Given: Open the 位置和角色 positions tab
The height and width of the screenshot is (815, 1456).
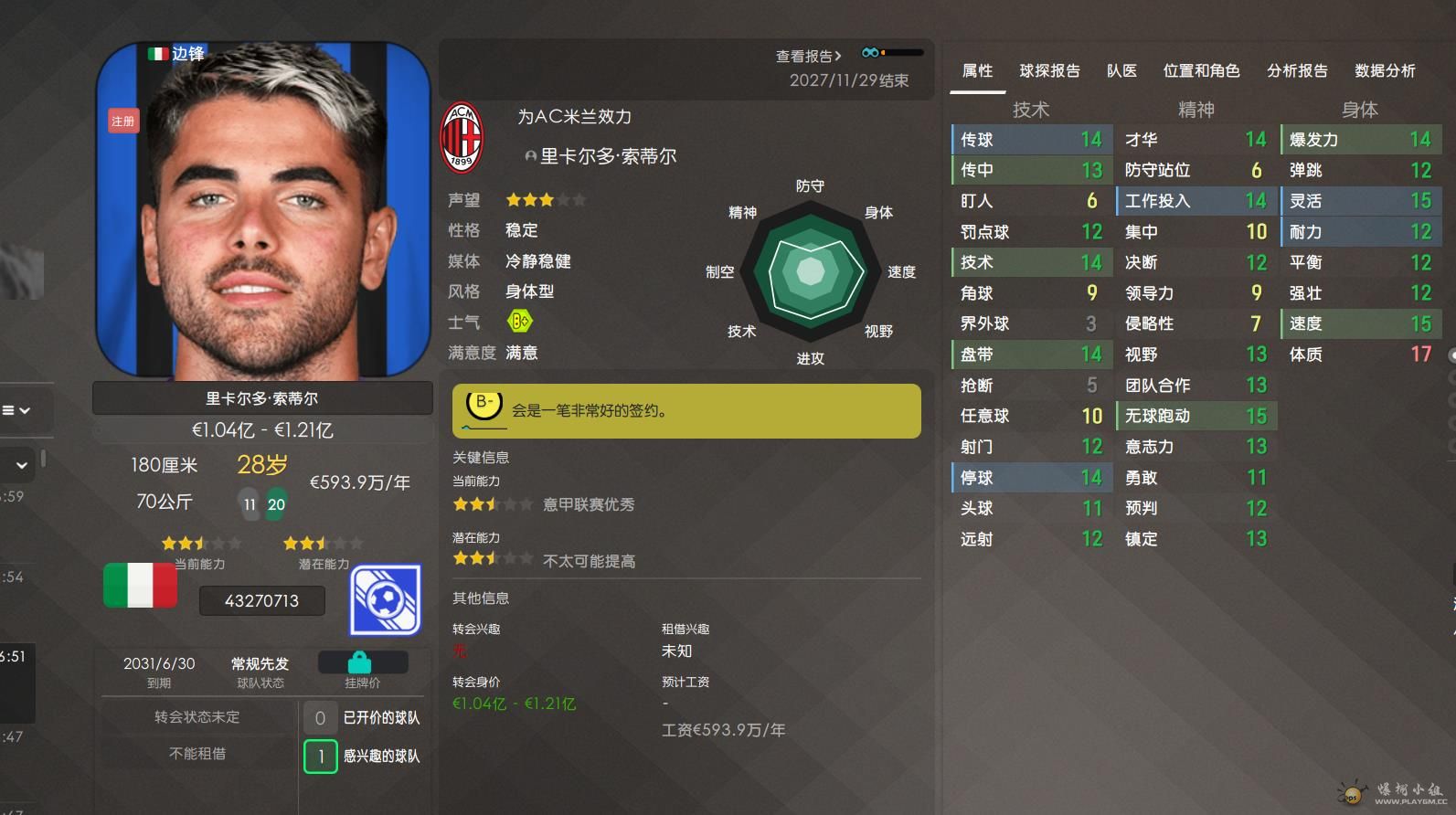Looking at the screenshot, I should pos(1201,70).
